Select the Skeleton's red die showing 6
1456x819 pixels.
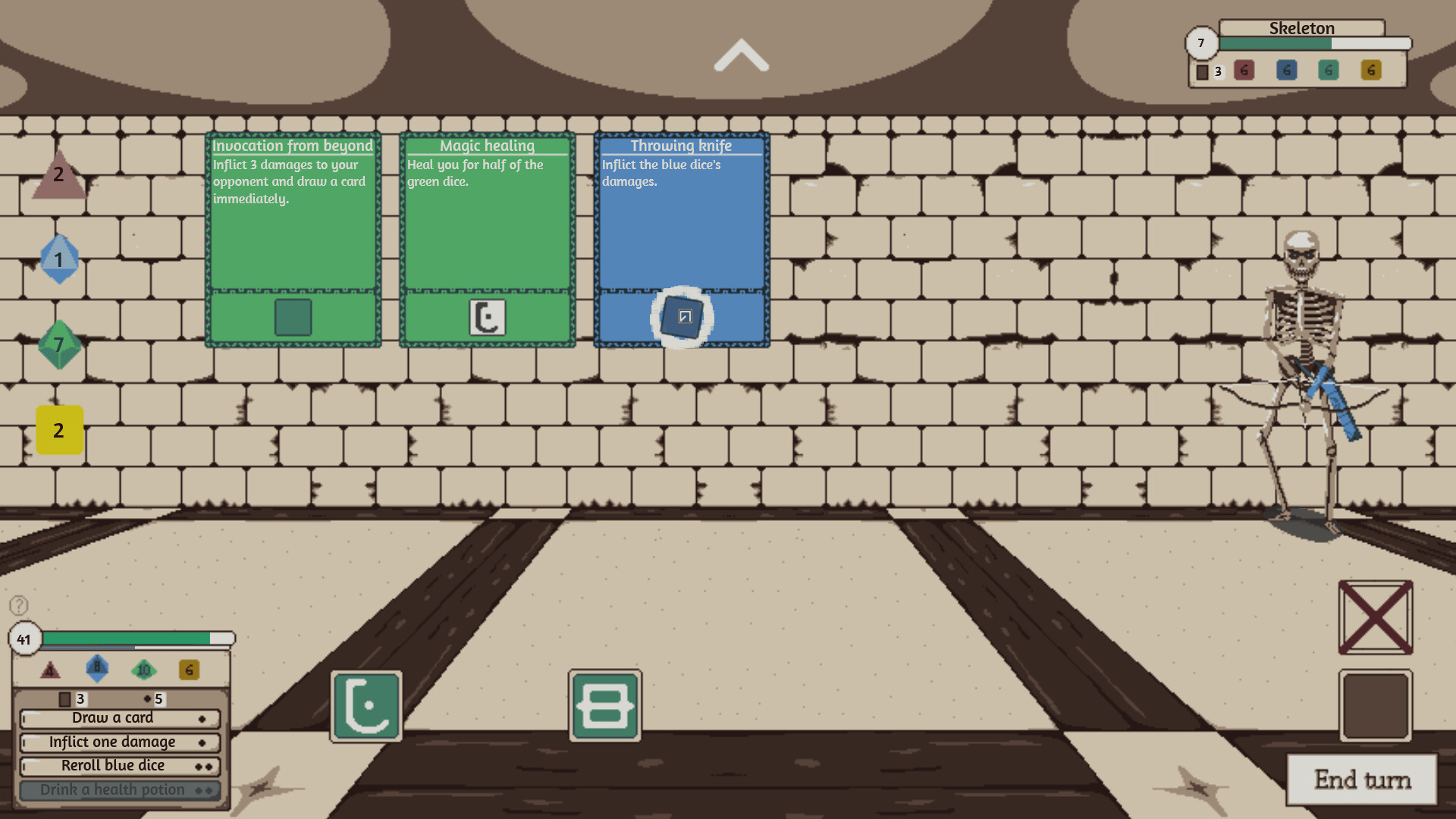tap(1243, 71)
